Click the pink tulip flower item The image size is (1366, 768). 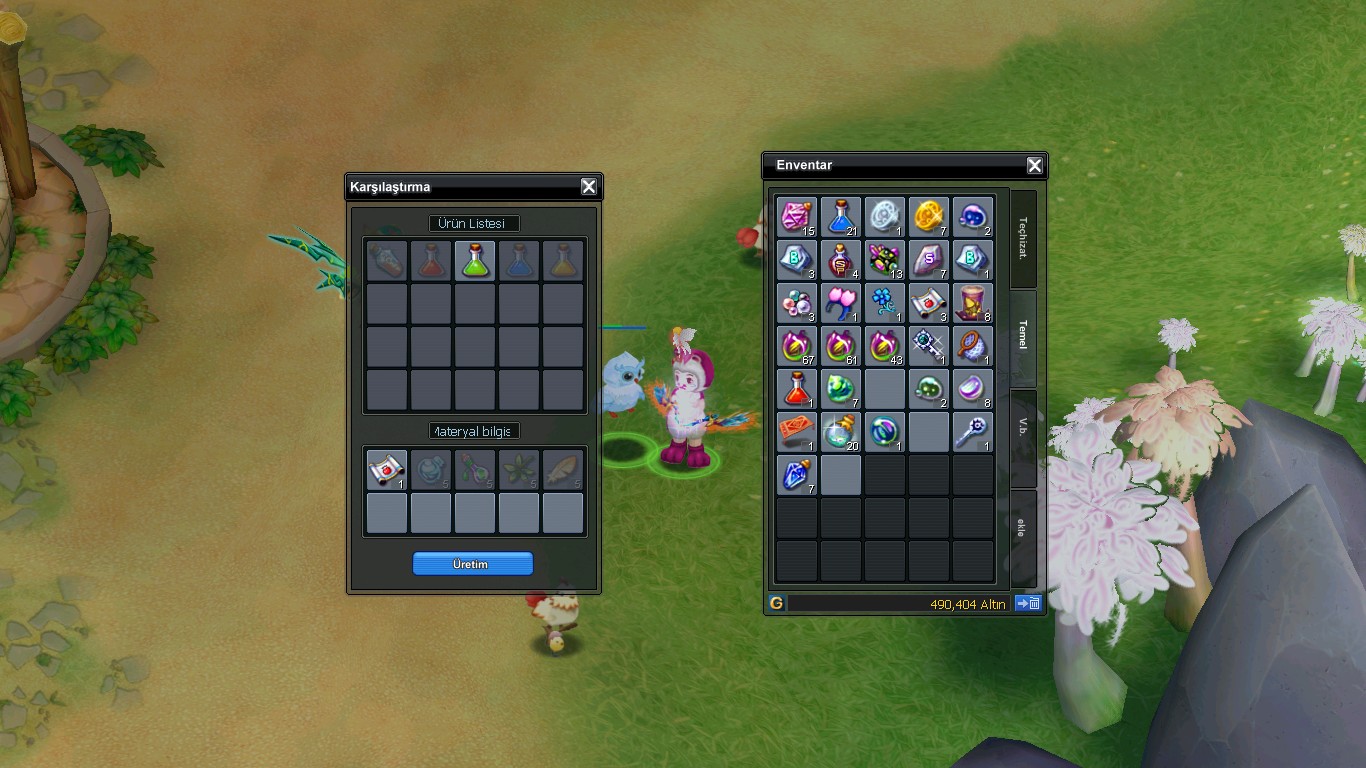pos(841,303)
